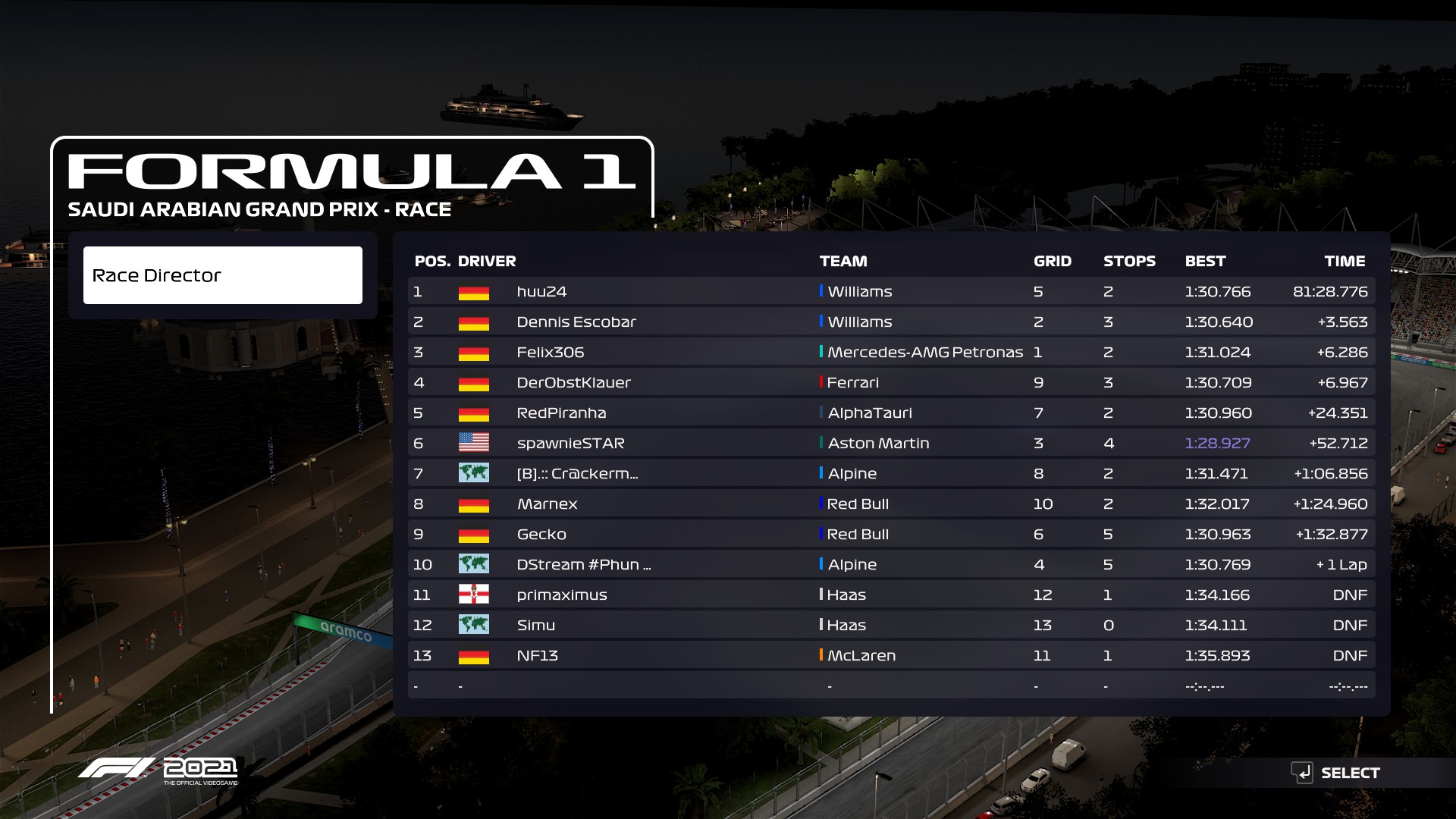The height and width of the screenshot is (819, 1456).
Task: Click the [B].:: Crackerm... driver row
Action: click(891, 473)
